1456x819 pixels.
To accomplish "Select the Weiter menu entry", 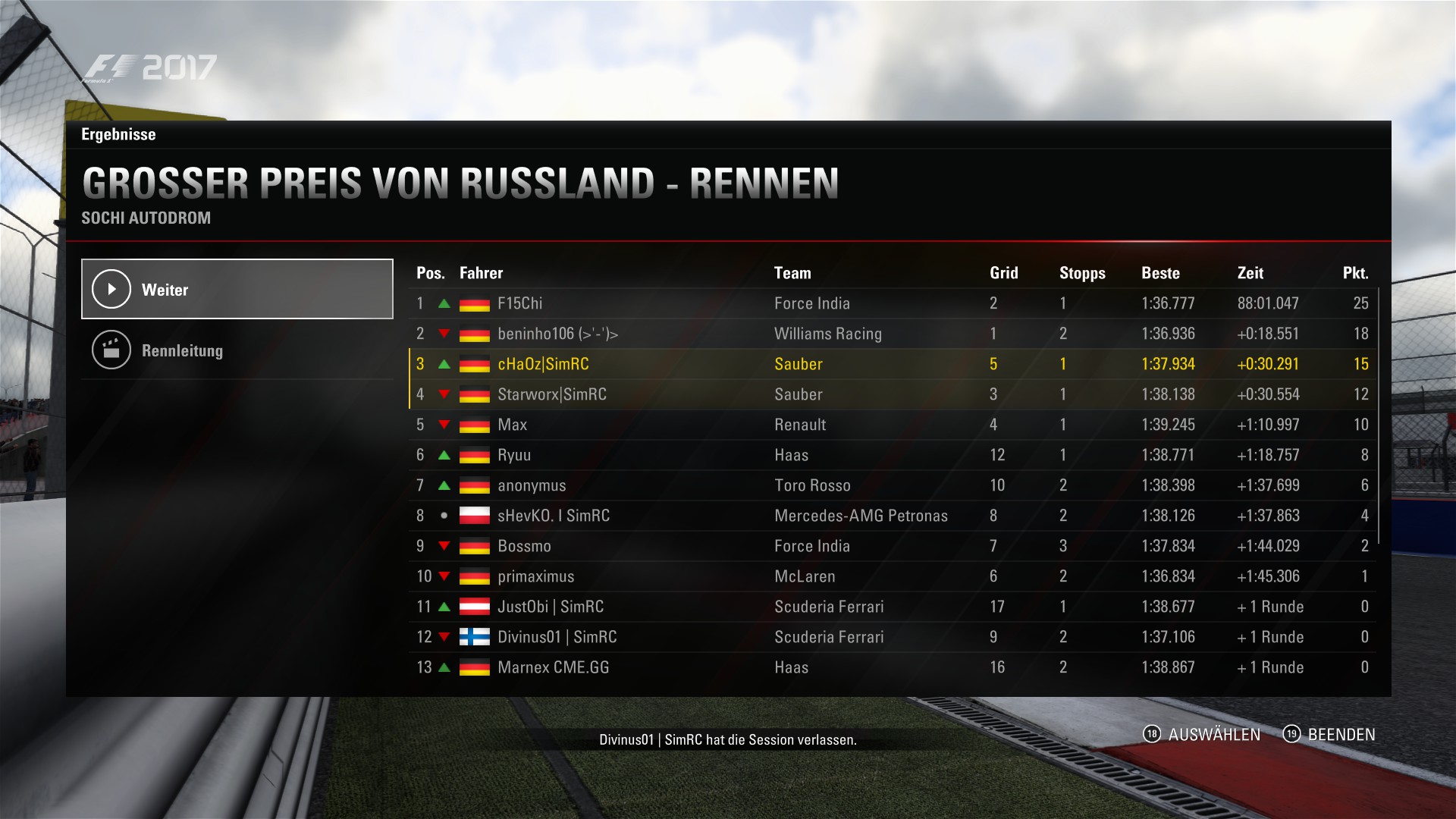I will 237,289.
